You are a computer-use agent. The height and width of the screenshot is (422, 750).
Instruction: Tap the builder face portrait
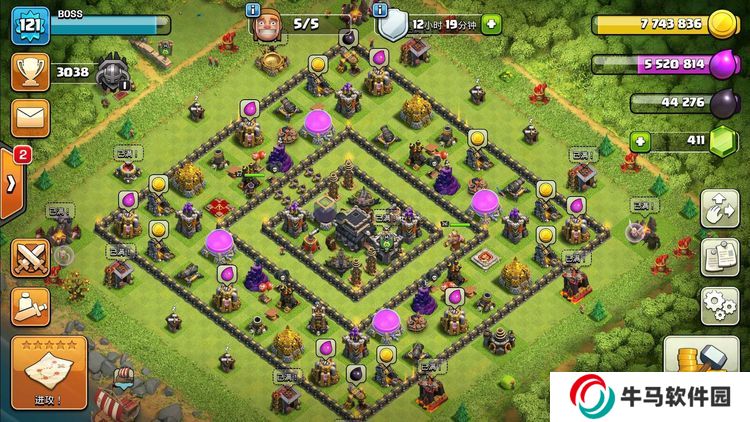(x=266, y=27)
